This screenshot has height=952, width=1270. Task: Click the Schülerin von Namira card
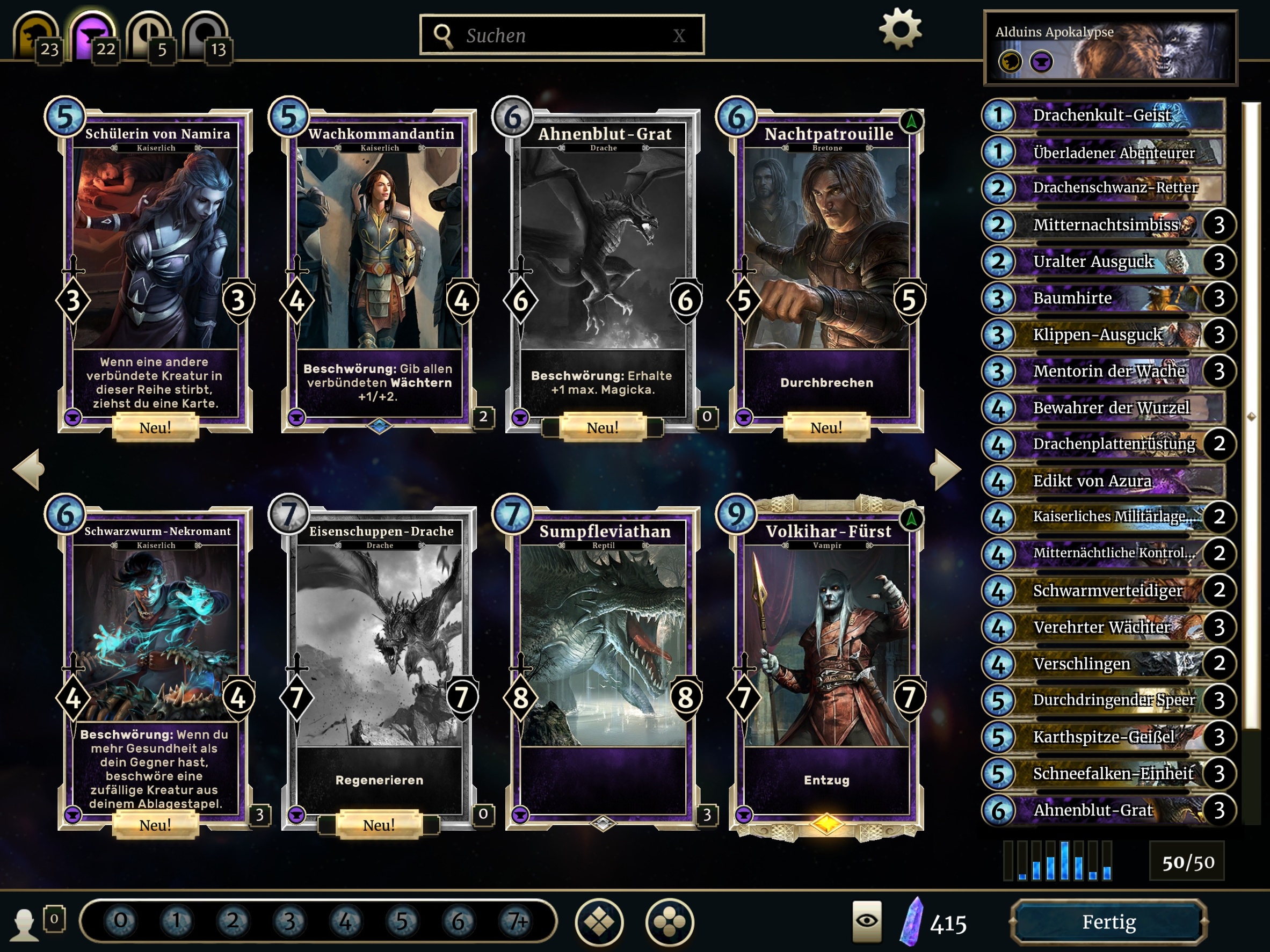tap(155, 270)
